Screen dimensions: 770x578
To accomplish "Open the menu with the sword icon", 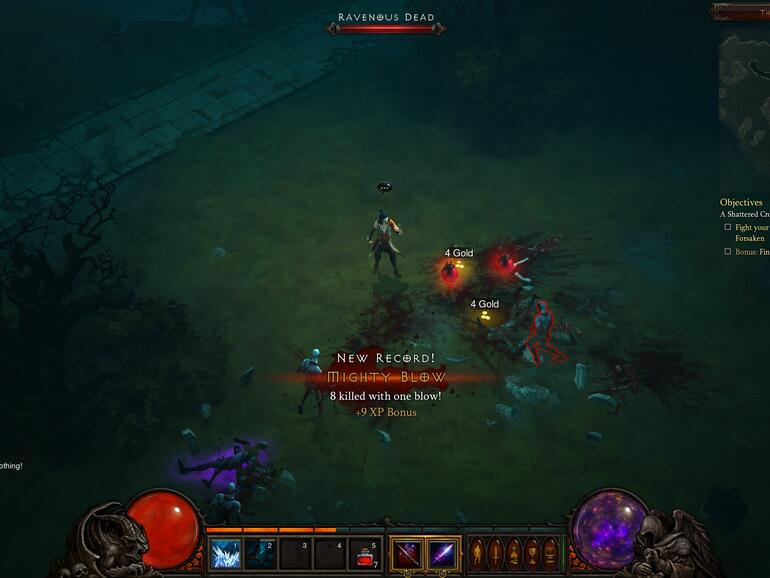I will (495, 553).
